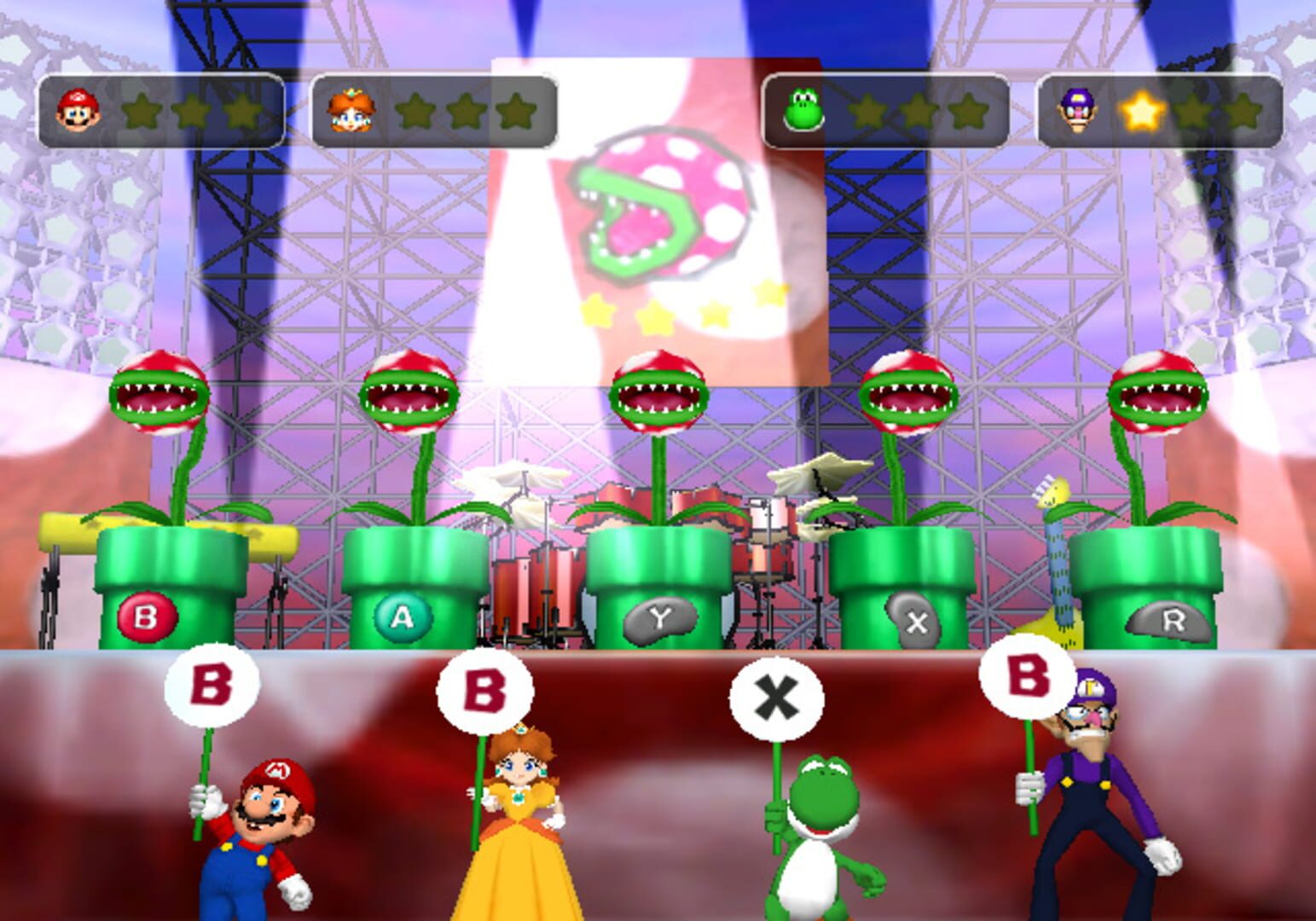Expand the X button pipe piranha plant
The image size is (1316, 921).
[910, 397]
